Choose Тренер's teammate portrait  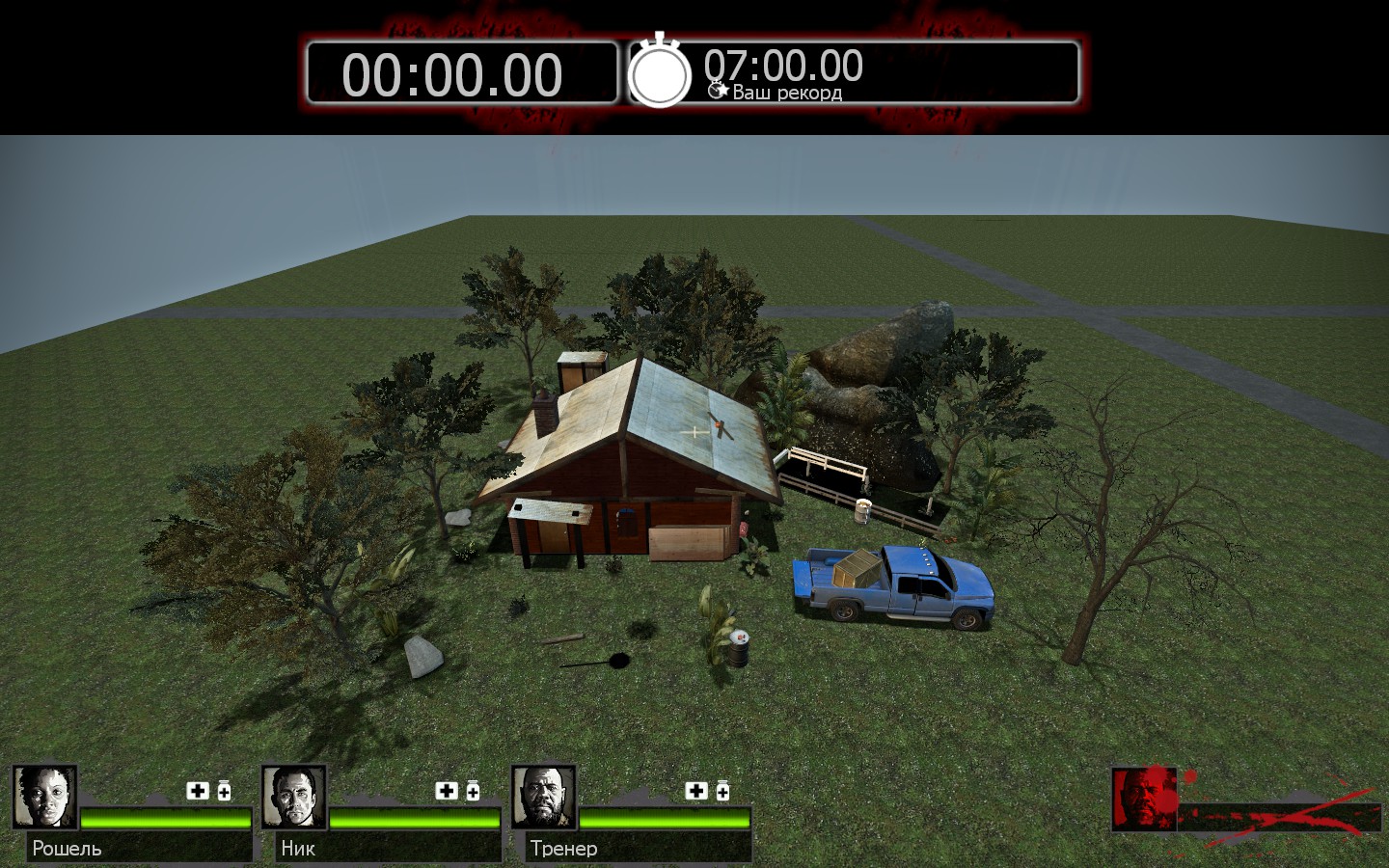point(543,798)
